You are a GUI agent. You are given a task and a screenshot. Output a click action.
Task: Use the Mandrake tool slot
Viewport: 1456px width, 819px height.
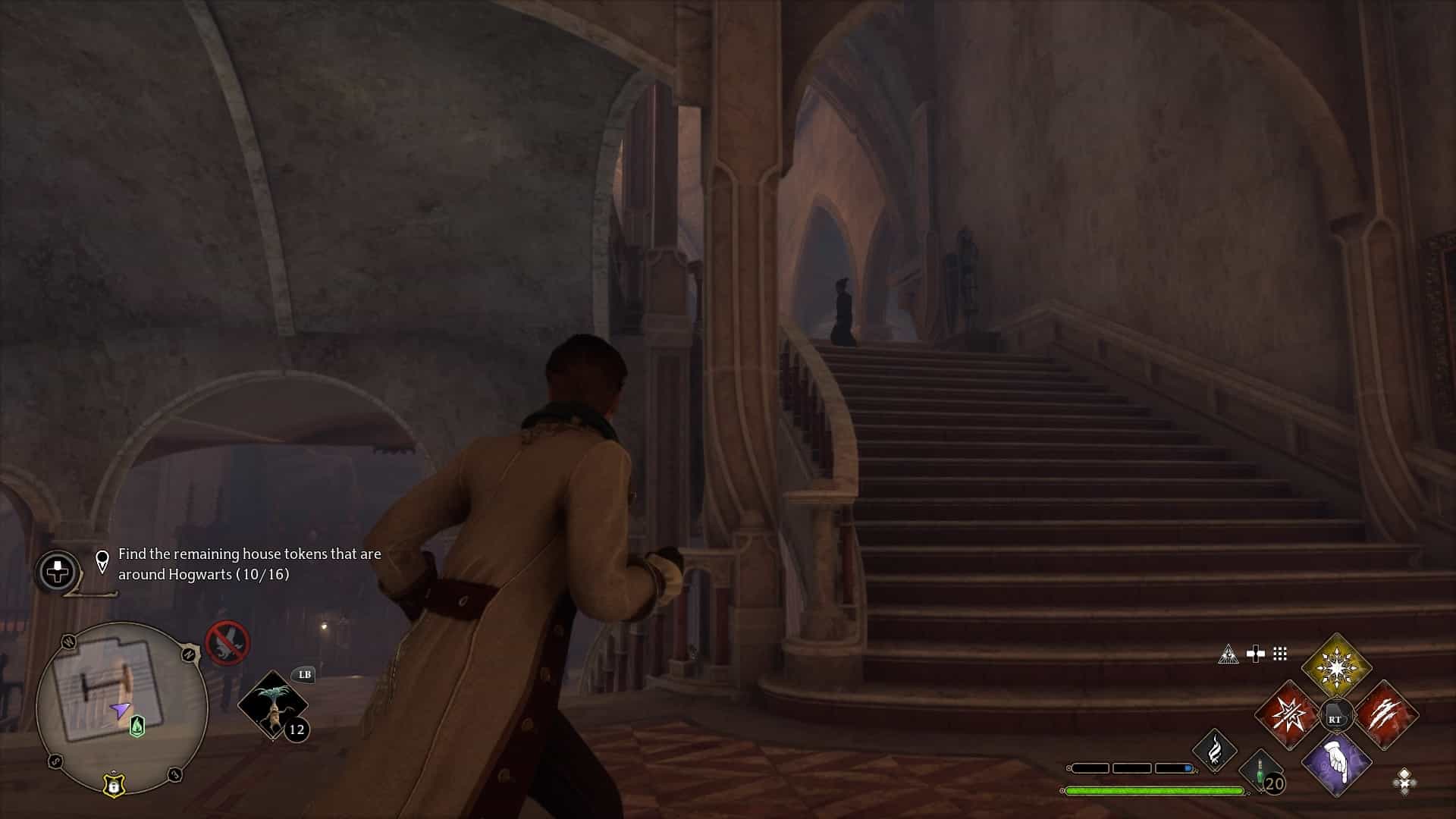pos(273,704)
